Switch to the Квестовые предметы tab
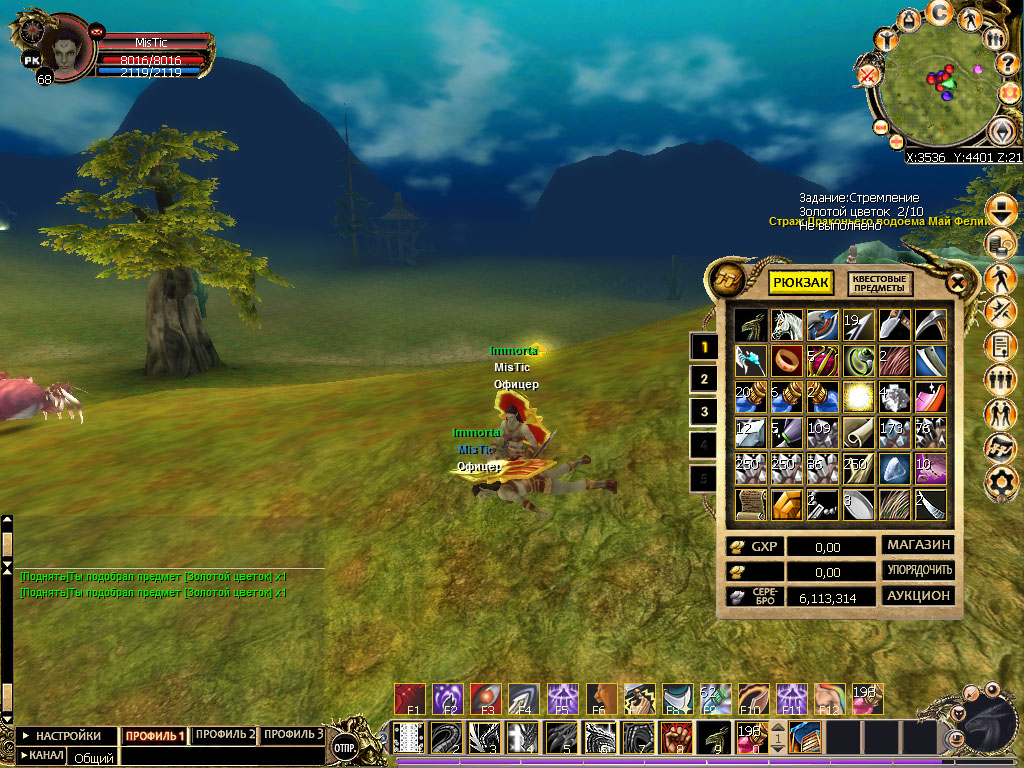 tap(881, 283)
